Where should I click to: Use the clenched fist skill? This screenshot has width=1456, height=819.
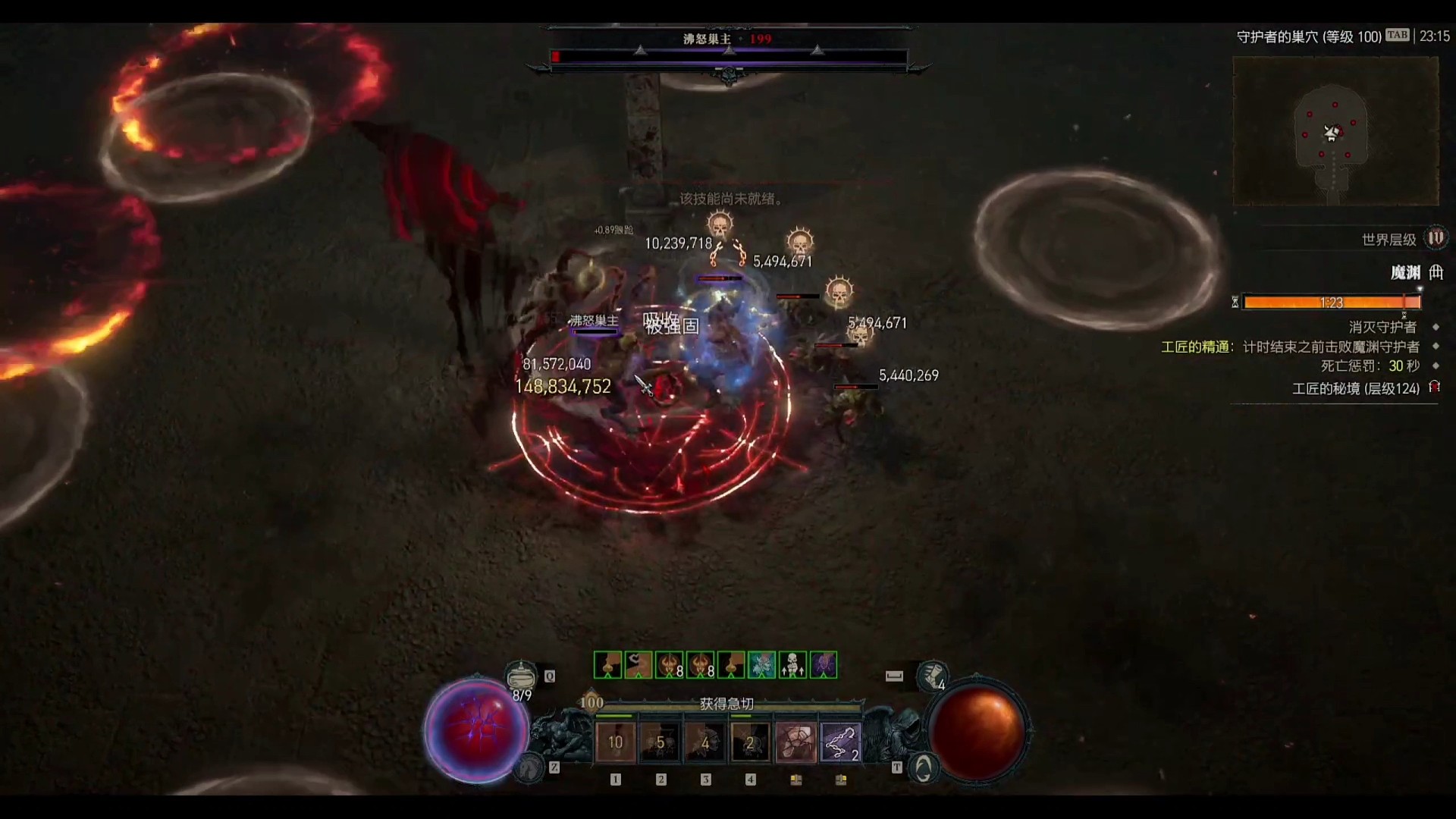click(795, 742)
